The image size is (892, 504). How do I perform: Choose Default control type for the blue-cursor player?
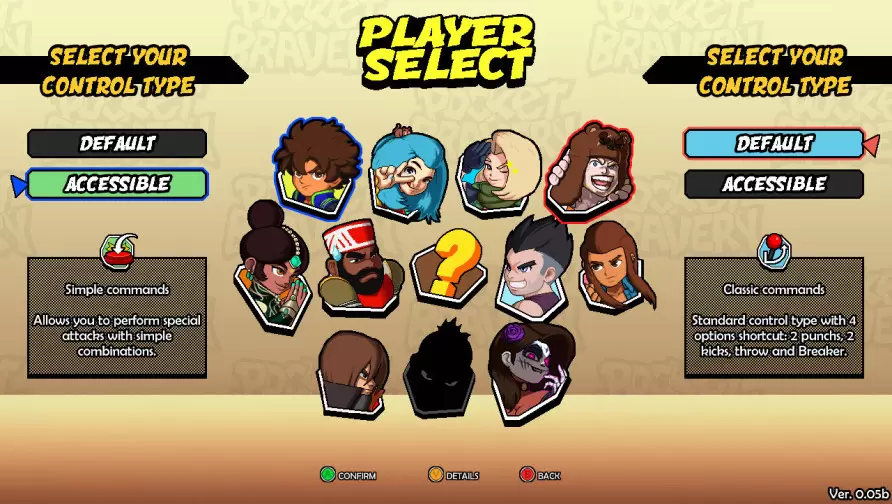(x=117, y=143)
